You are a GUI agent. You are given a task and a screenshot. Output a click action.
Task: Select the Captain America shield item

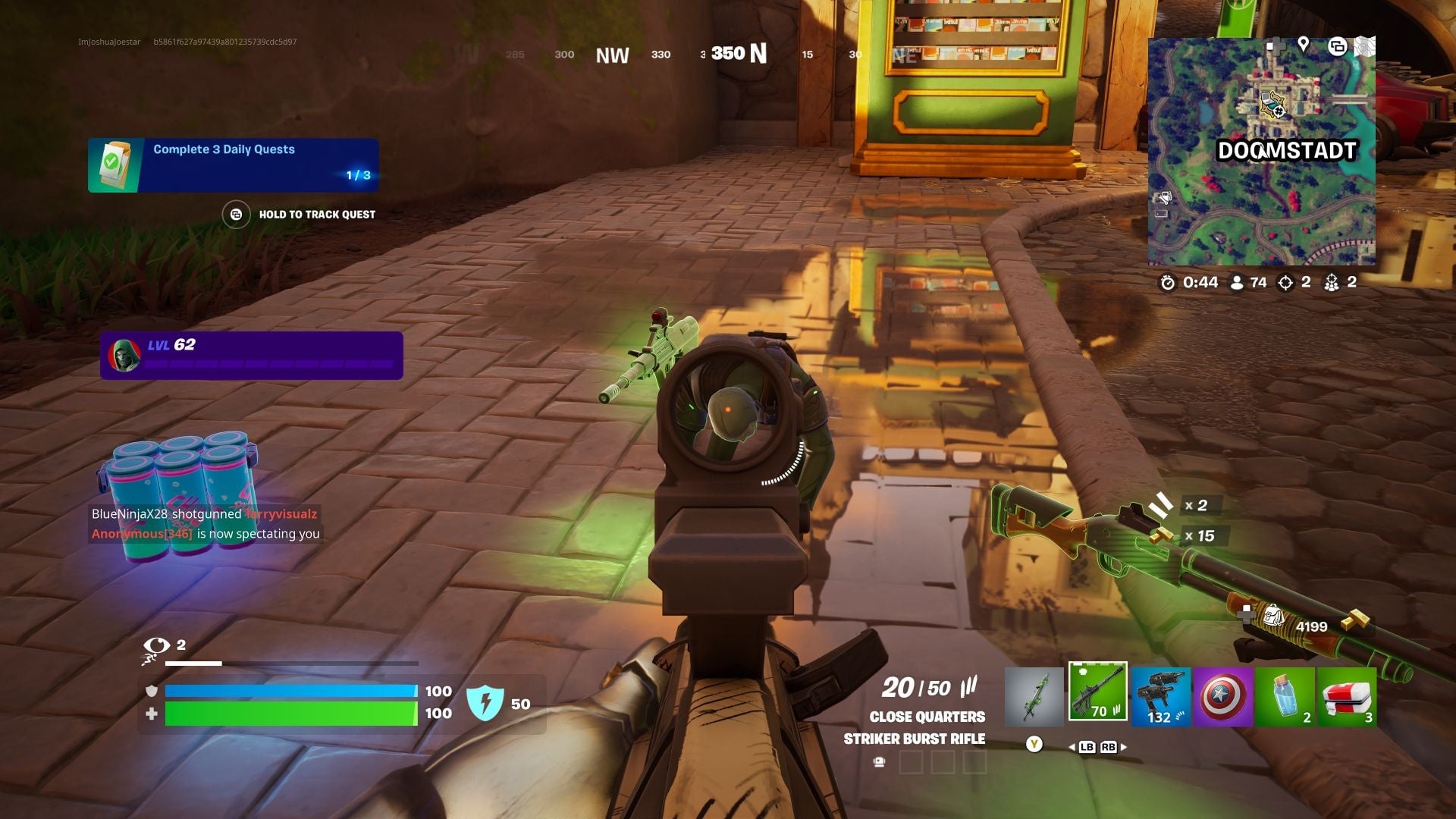(x=1224, y=696)
